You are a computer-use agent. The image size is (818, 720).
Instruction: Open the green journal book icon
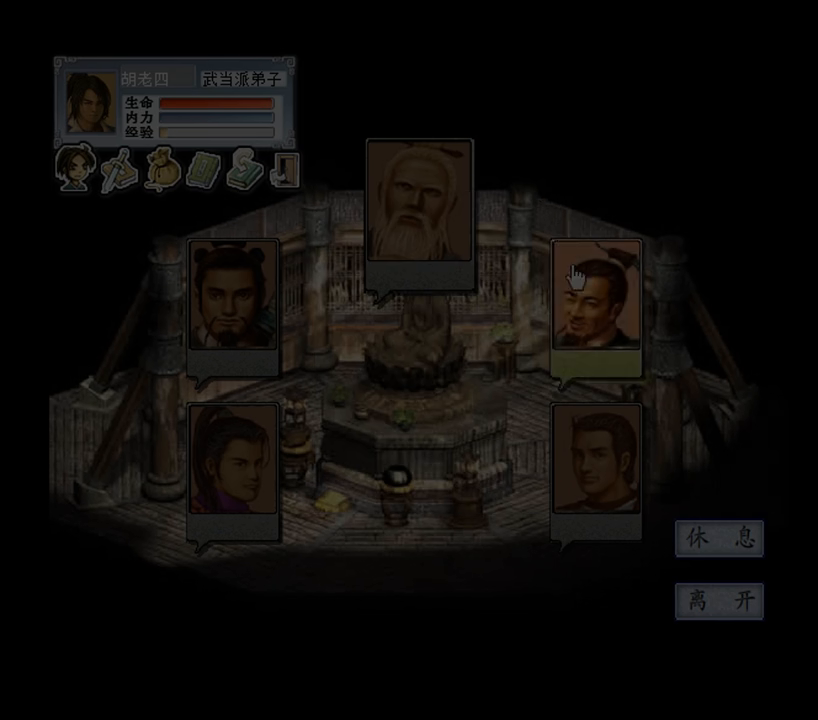203,170
